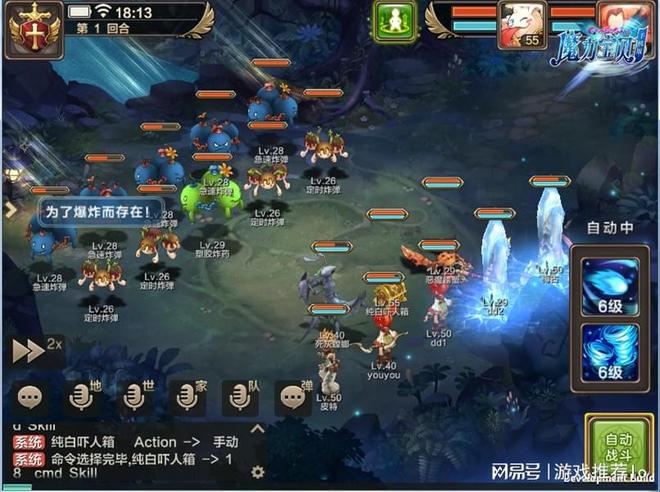This screenshot has height=492, width=660.
Task: Activate the 家 family voice channel microphone
Action: pyautogui.click(x=187, y=396)
